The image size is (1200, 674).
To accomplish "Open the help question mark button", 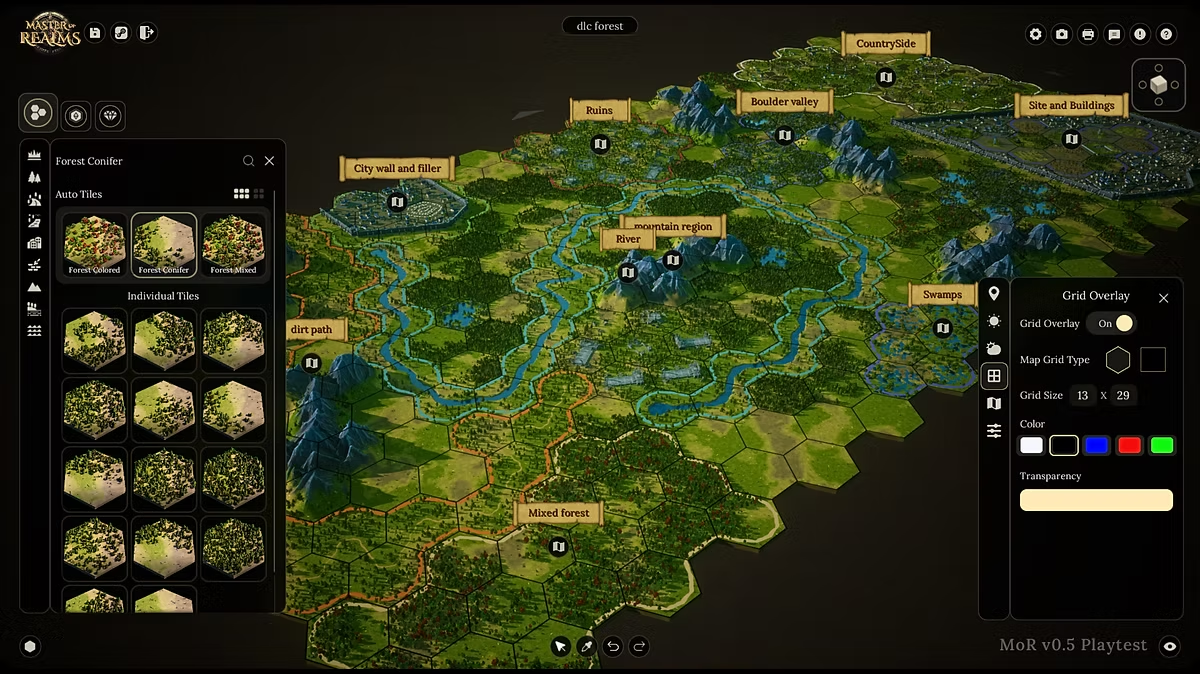I will (1166, 34).
